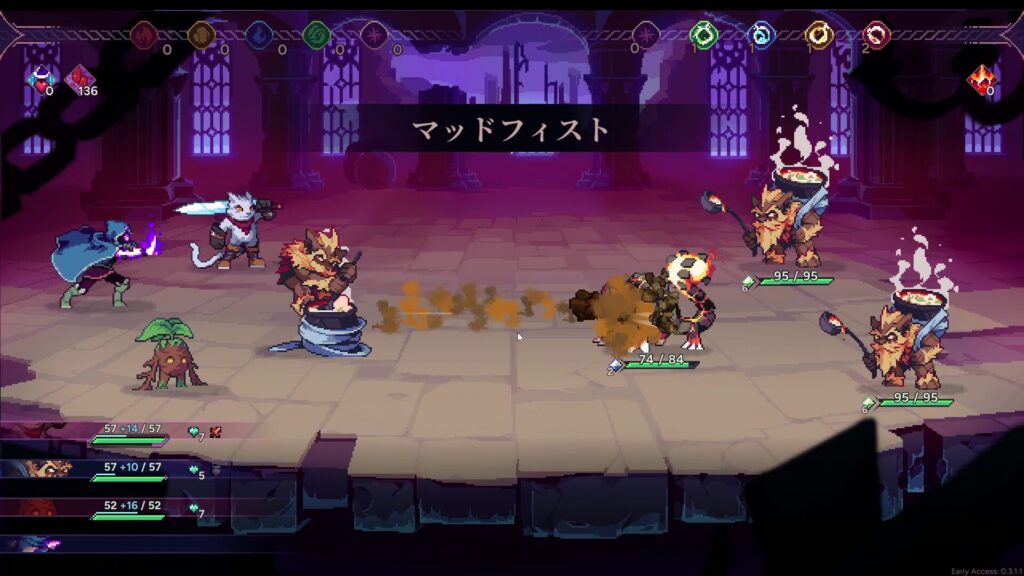Select the glowing green ring orb
This screenshot has width=1024, height=576.
[x=704, y=36]
